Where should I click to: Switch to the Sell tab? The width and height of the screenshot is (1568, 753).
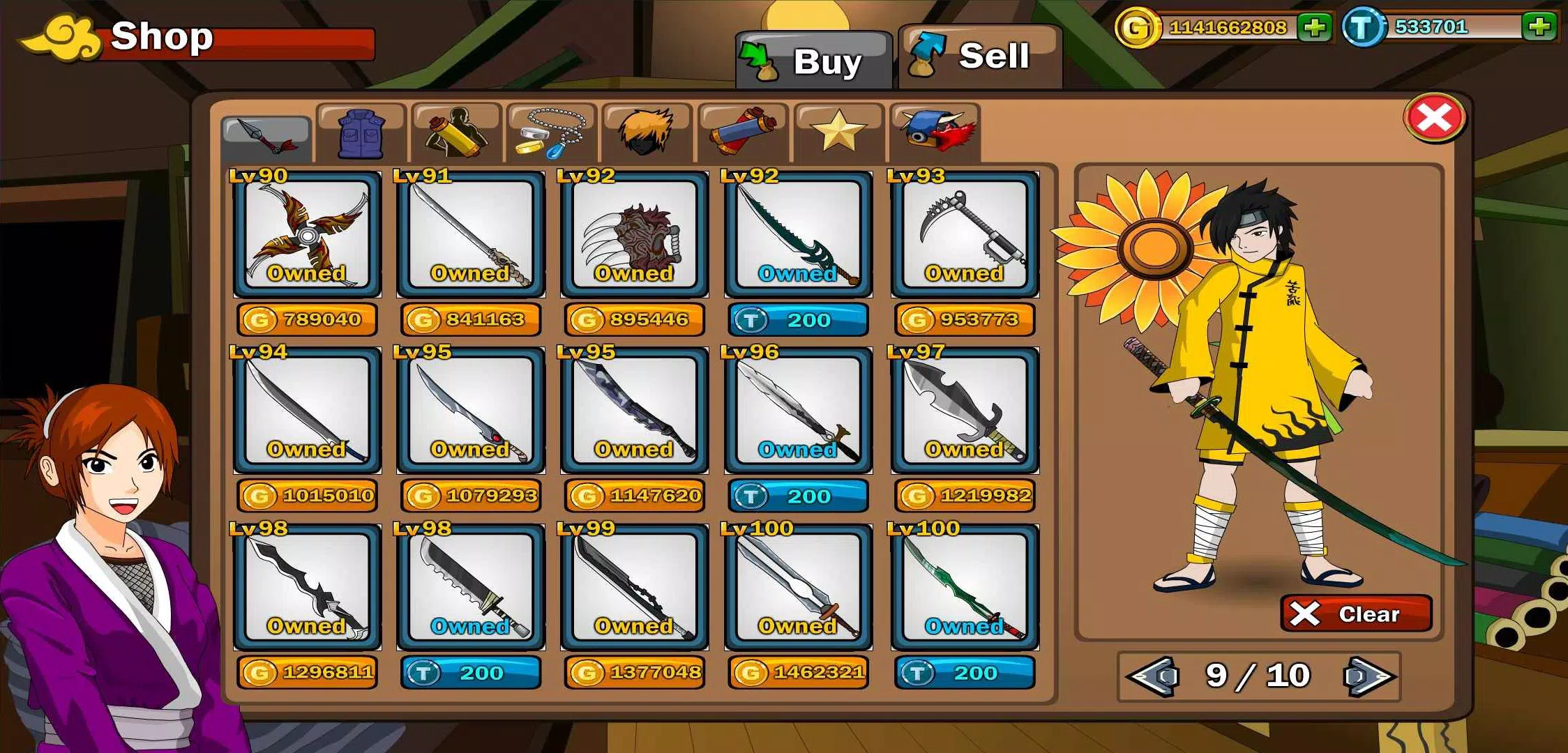coord(979,57)
